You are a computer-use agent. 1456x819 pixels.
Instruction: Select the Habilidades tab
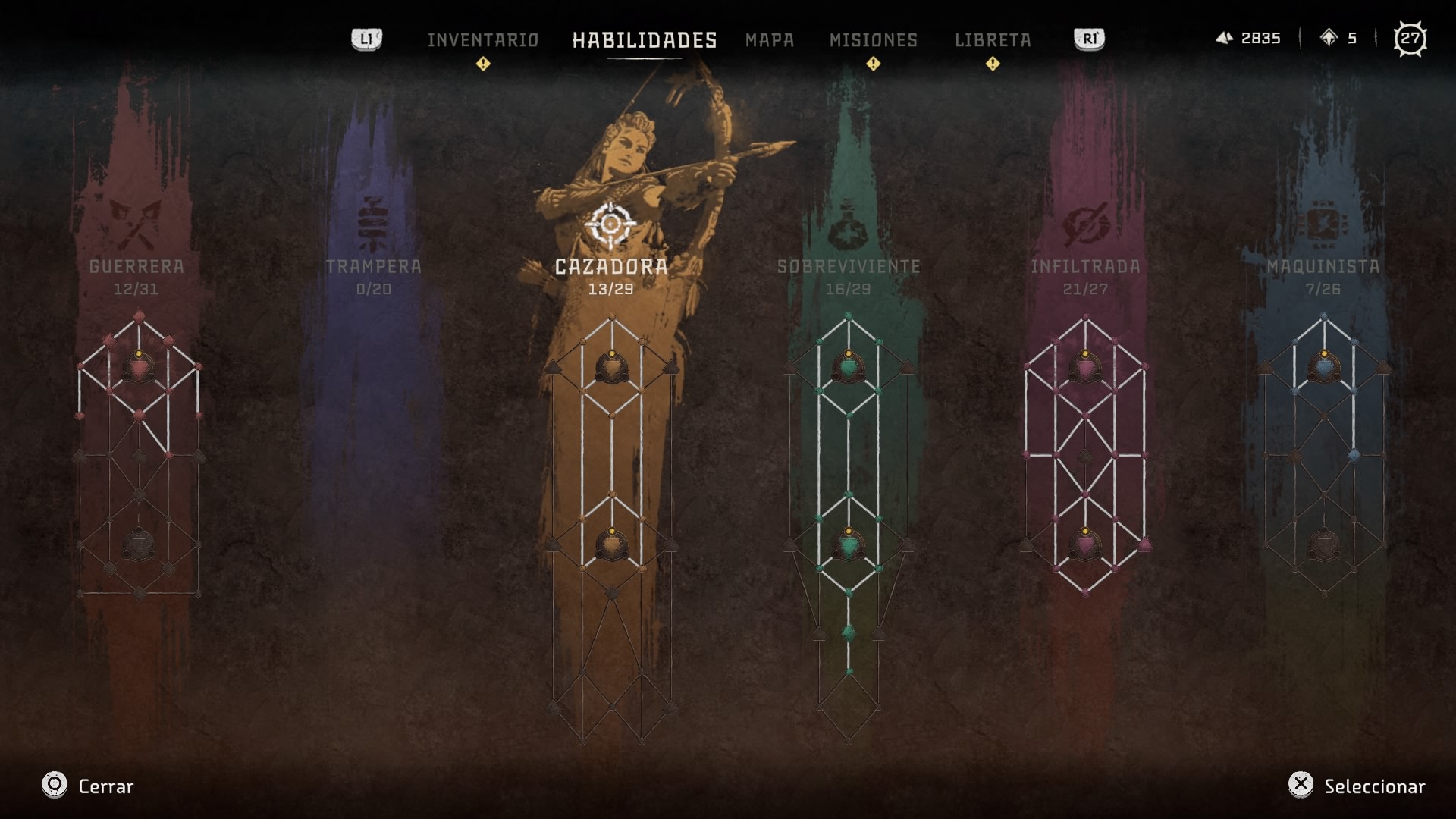click(644, 39)
